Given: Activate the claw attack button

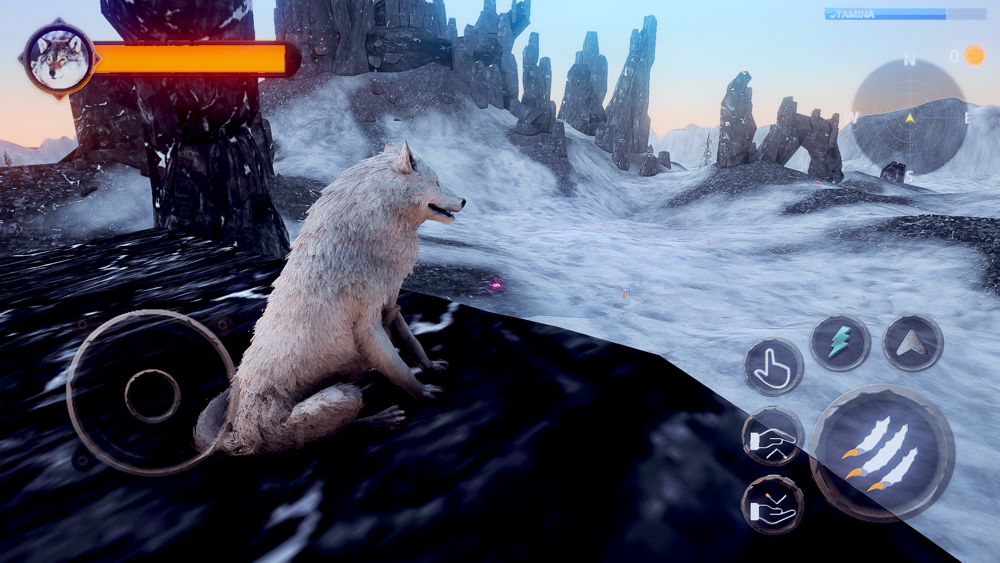Looking at the screenshot, I should [880, 453].
